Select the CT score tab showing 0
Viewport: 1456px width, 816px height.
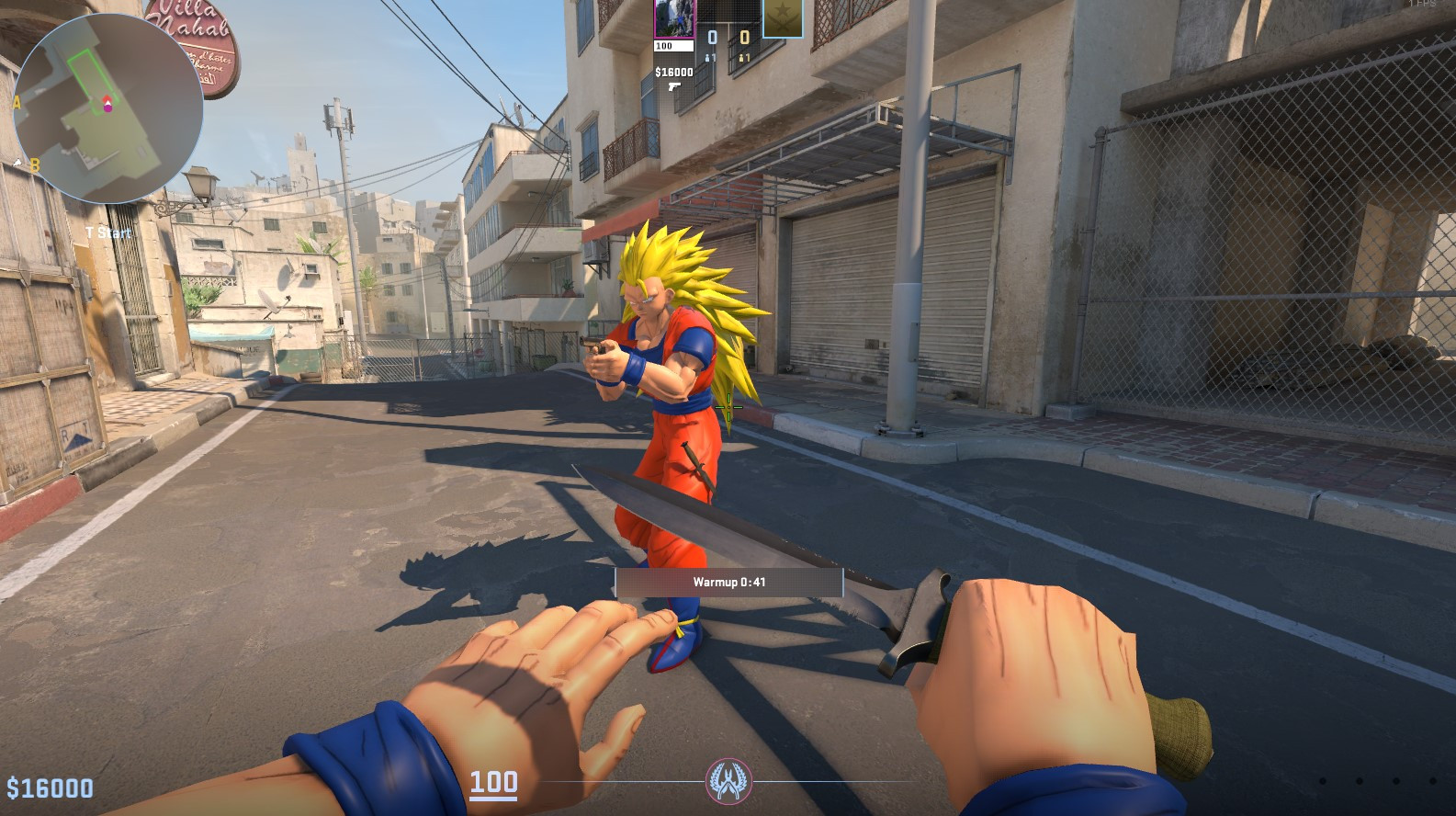[x=712, y=37]
